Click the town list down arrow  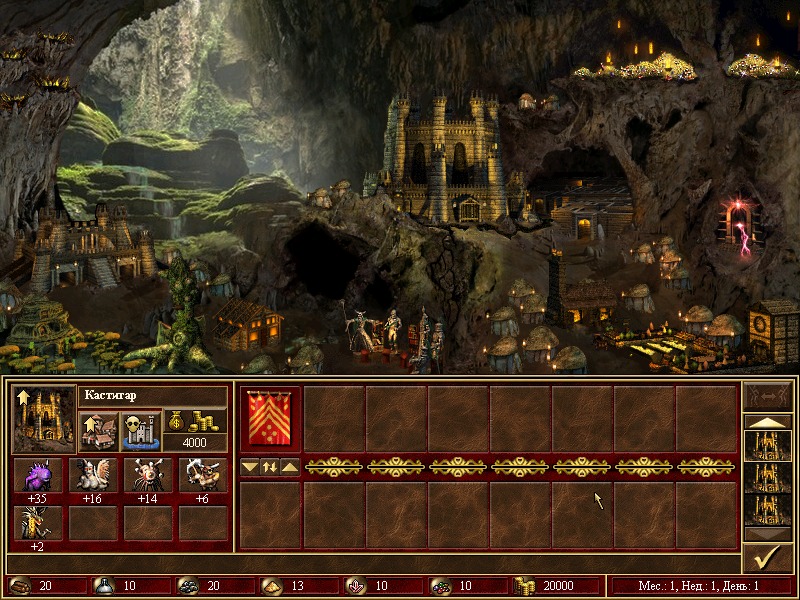point(768,535)
